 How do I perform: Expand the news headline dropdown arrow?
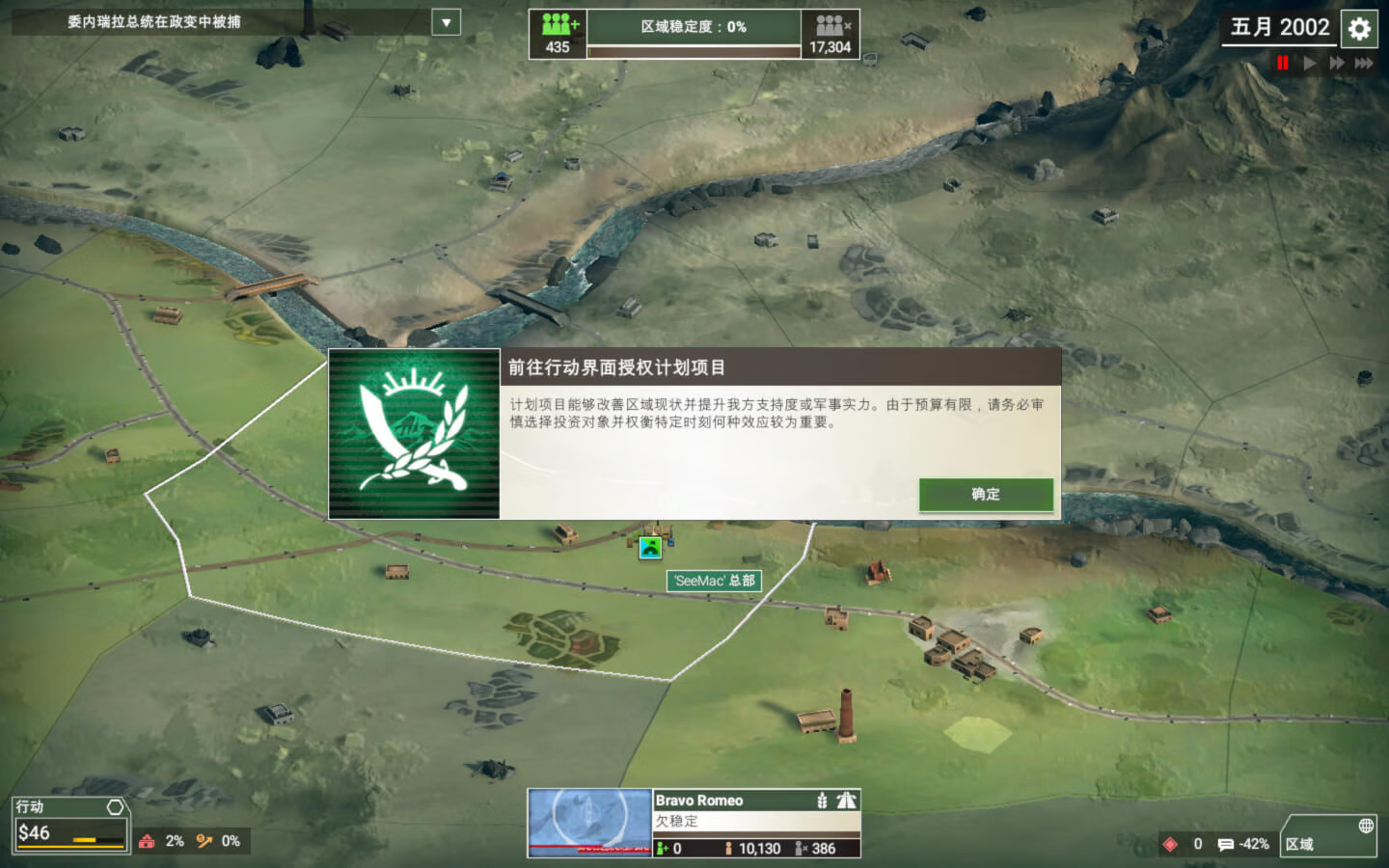[x=446, y=22]
